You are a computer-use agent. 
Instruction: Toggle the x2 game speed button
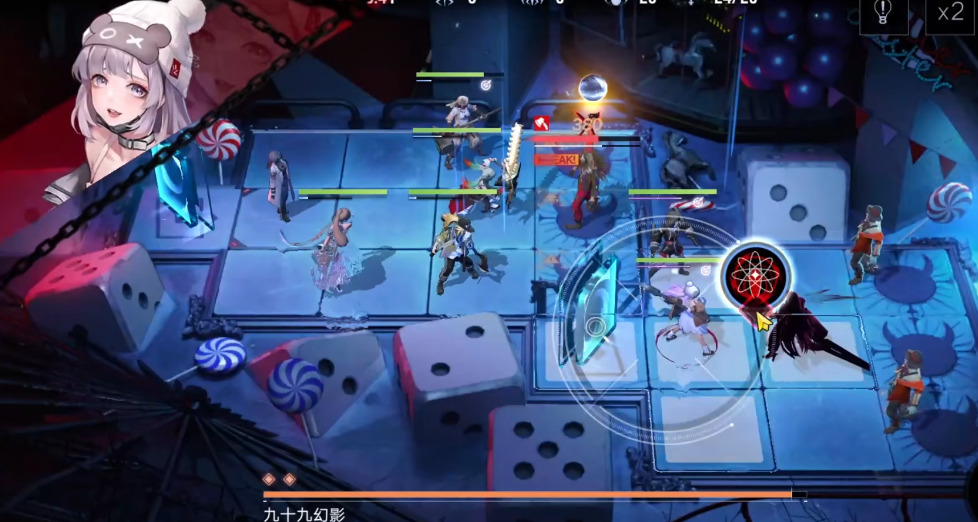coord(949,14)
